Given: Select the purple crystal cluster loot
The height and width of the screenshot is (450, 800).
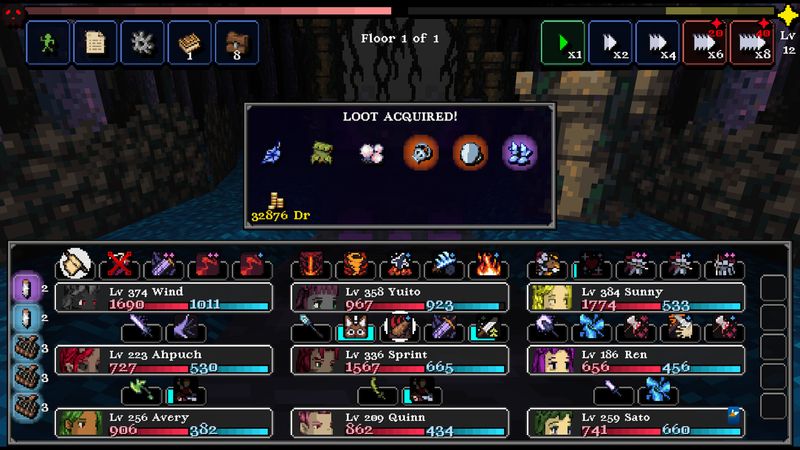Looking at the screenshot, I should click(x=519, y=153).
